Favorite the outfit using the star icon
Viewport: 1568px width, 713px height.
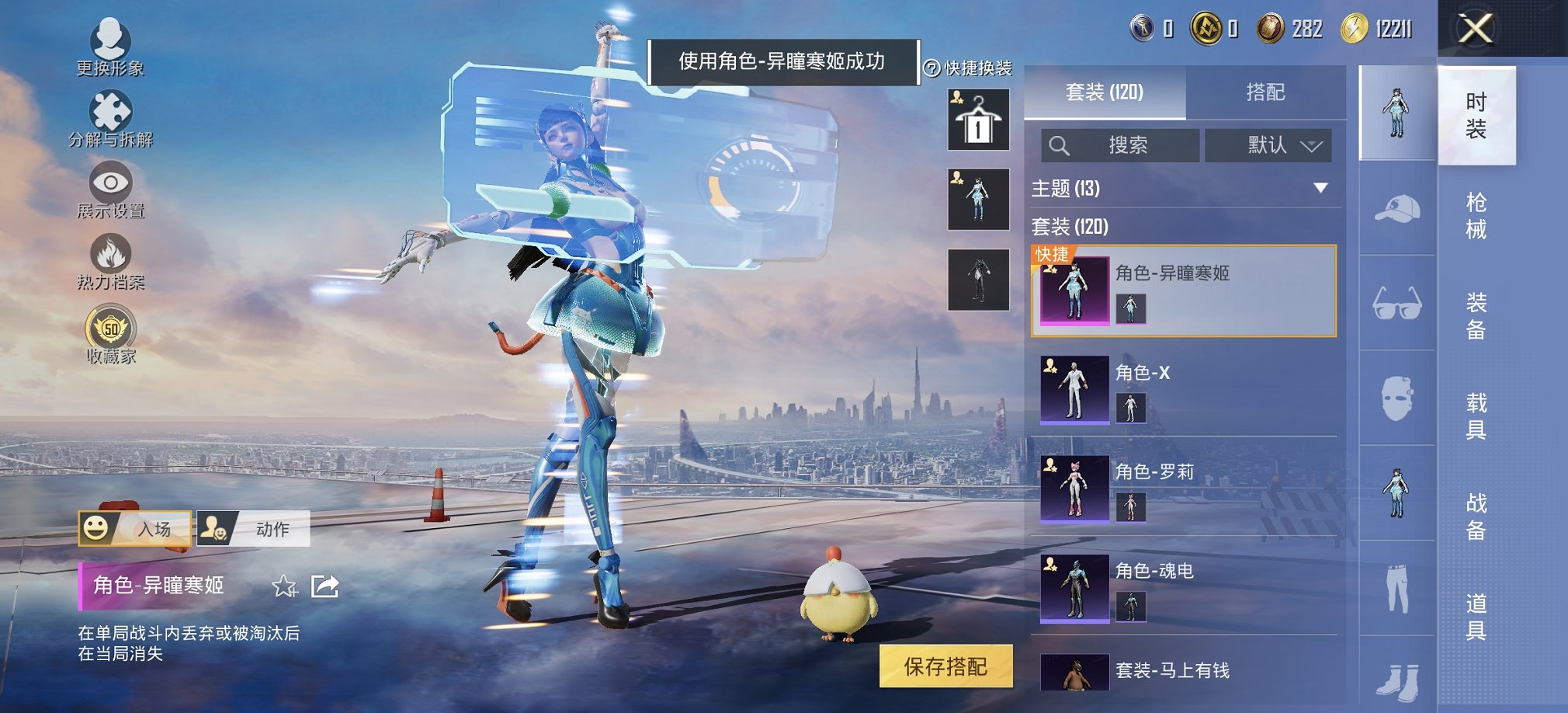(286, 587)
